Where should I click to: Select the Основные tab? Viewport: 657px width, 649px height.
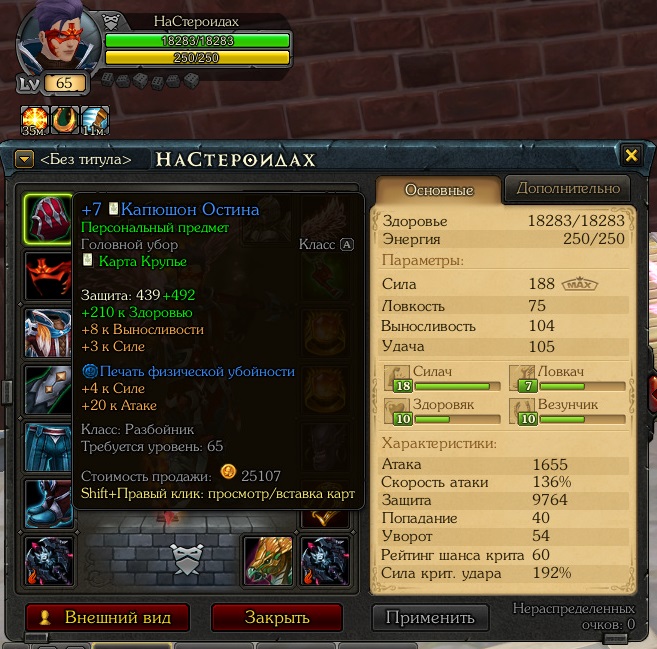click(x=438, y=190)
